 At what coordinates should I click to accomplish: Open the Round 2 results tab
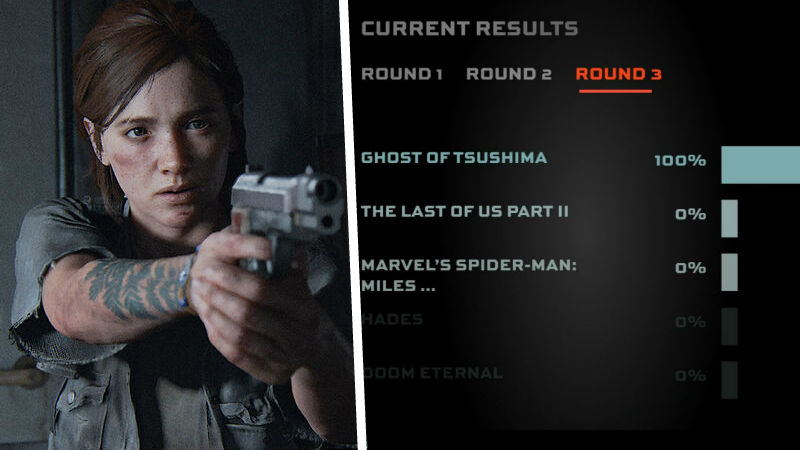(508, 74)
